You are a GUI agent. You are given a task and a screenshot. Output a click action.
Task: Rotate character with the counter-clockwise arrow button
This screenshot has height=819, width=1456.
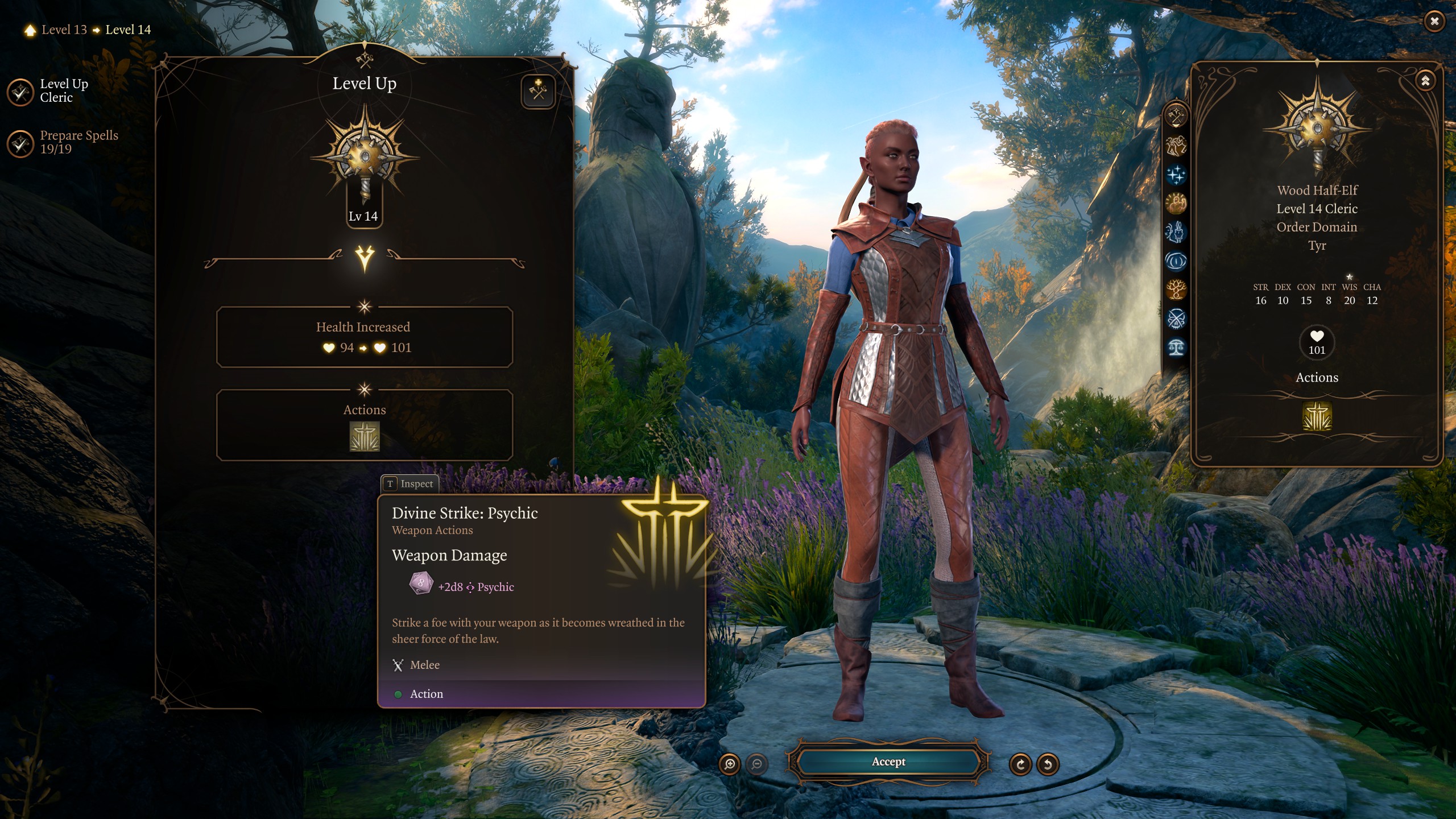(1048, 764)
